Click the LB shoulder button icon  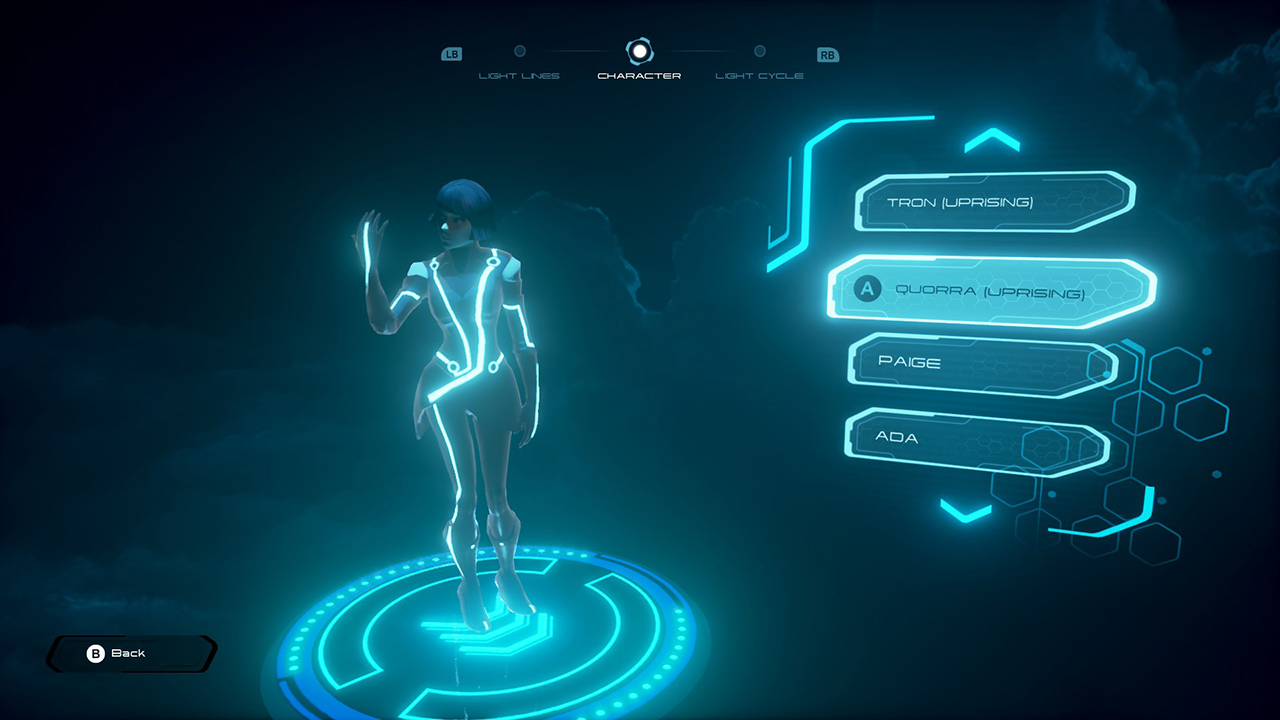[x=451, y=54]
